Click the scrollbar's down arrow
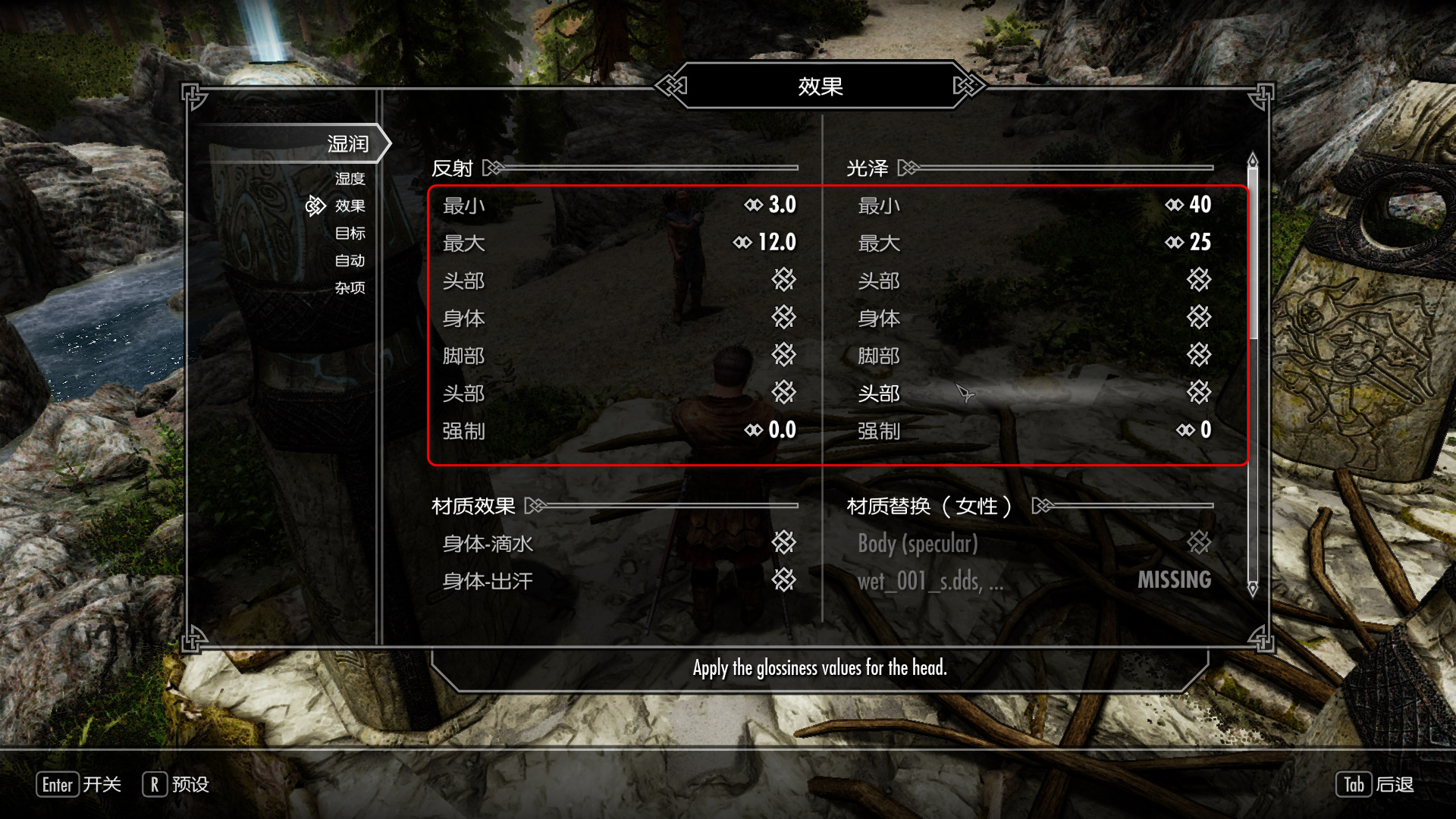 coord(1253,588)
